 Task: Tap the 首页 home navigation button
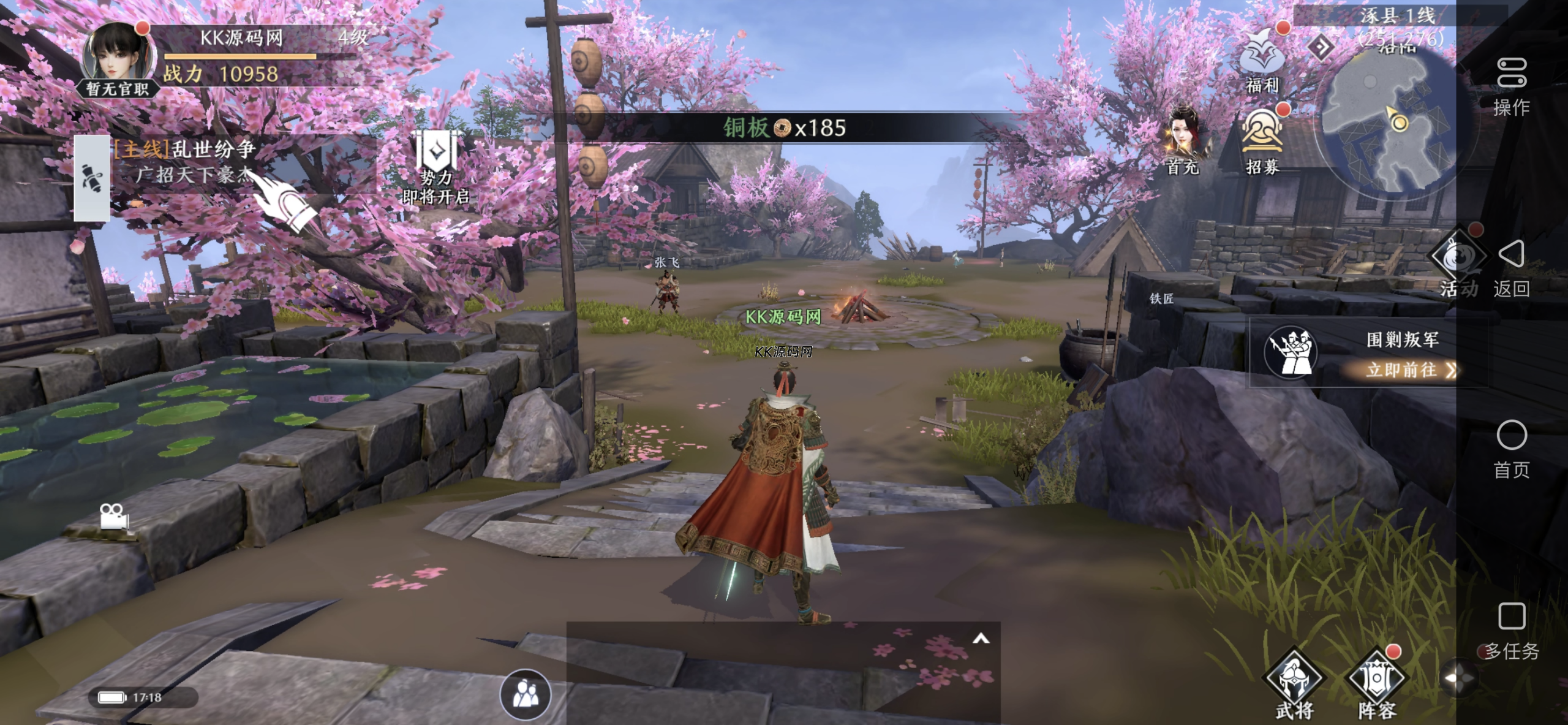[1511, 448]
